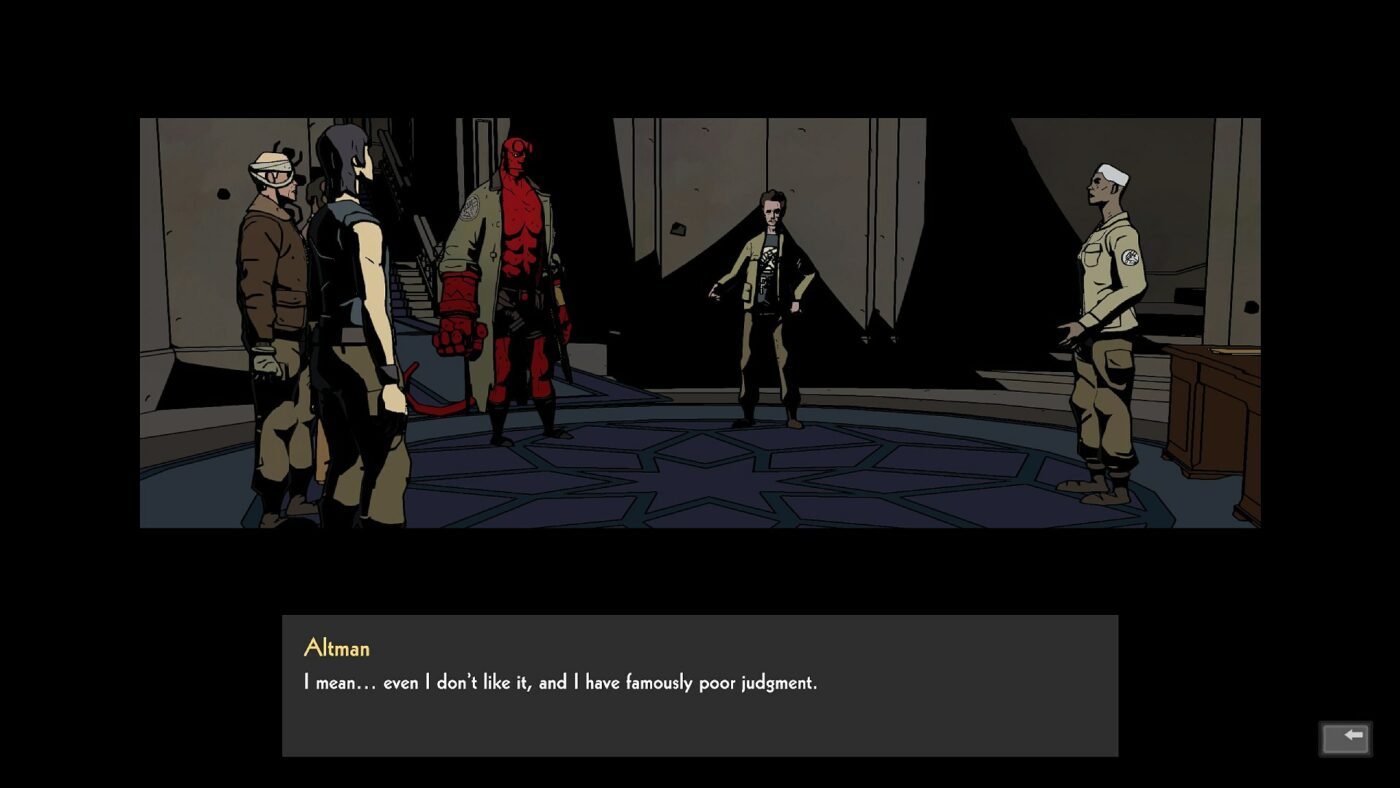Click the dialogue line about poor judgment
Viewport: 1400px width, 788px height.
tap(560, 682)
